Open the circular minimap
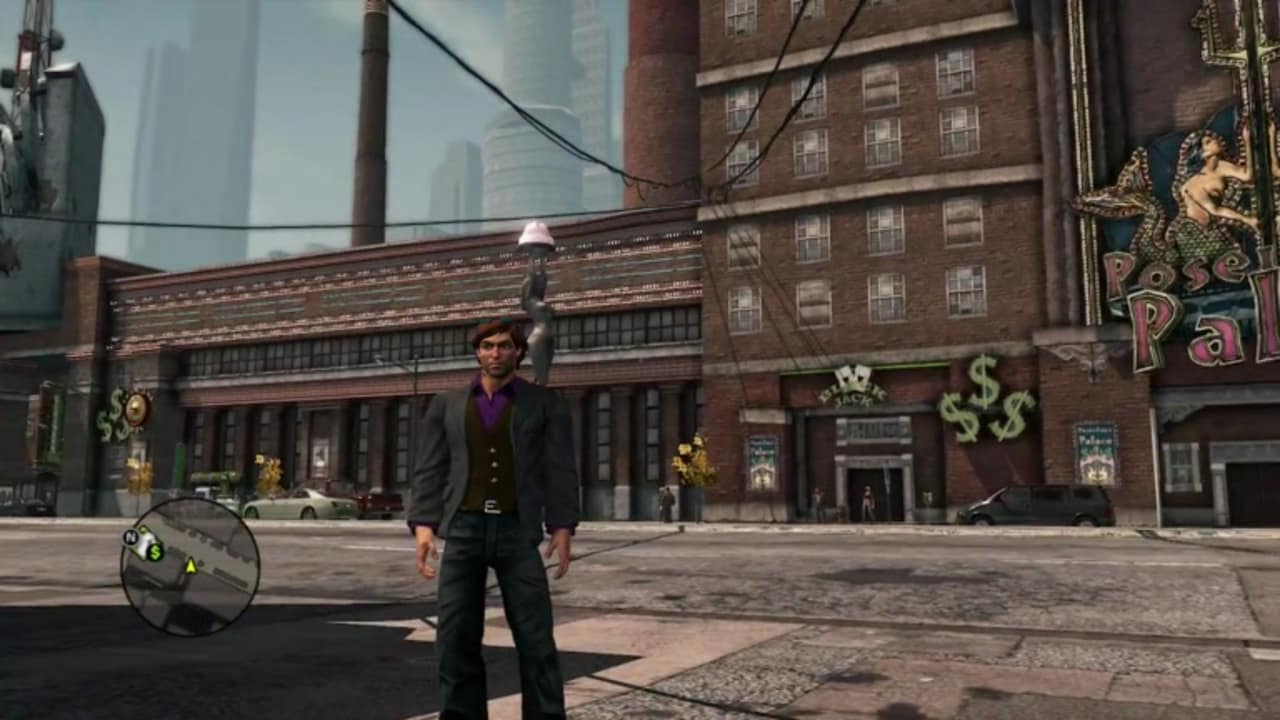The image size is (1280, 720). (190, 567)
